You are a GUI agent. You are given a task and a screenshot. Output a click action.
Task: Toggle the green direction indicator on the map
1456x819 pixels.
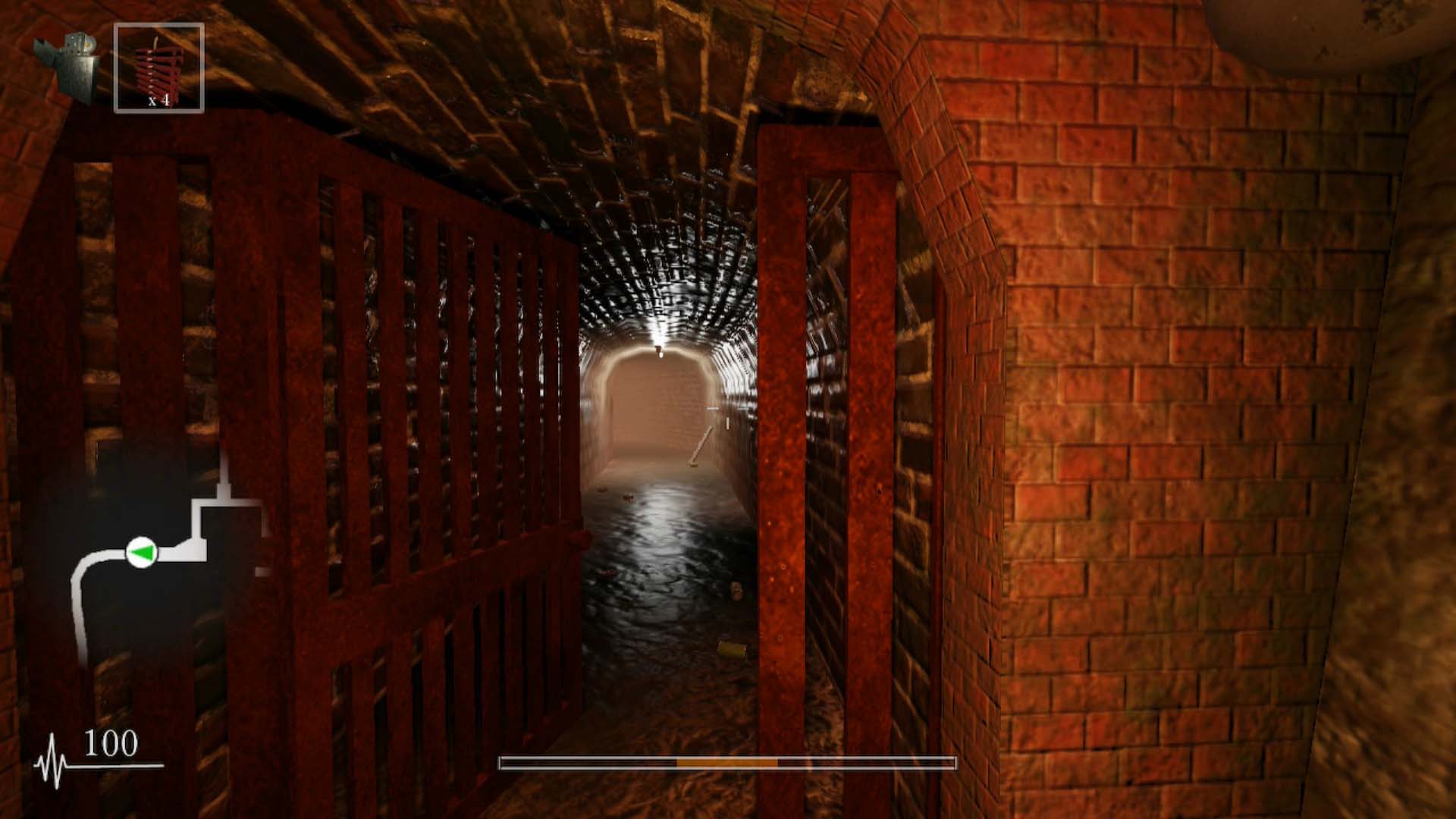pos(143,551)
